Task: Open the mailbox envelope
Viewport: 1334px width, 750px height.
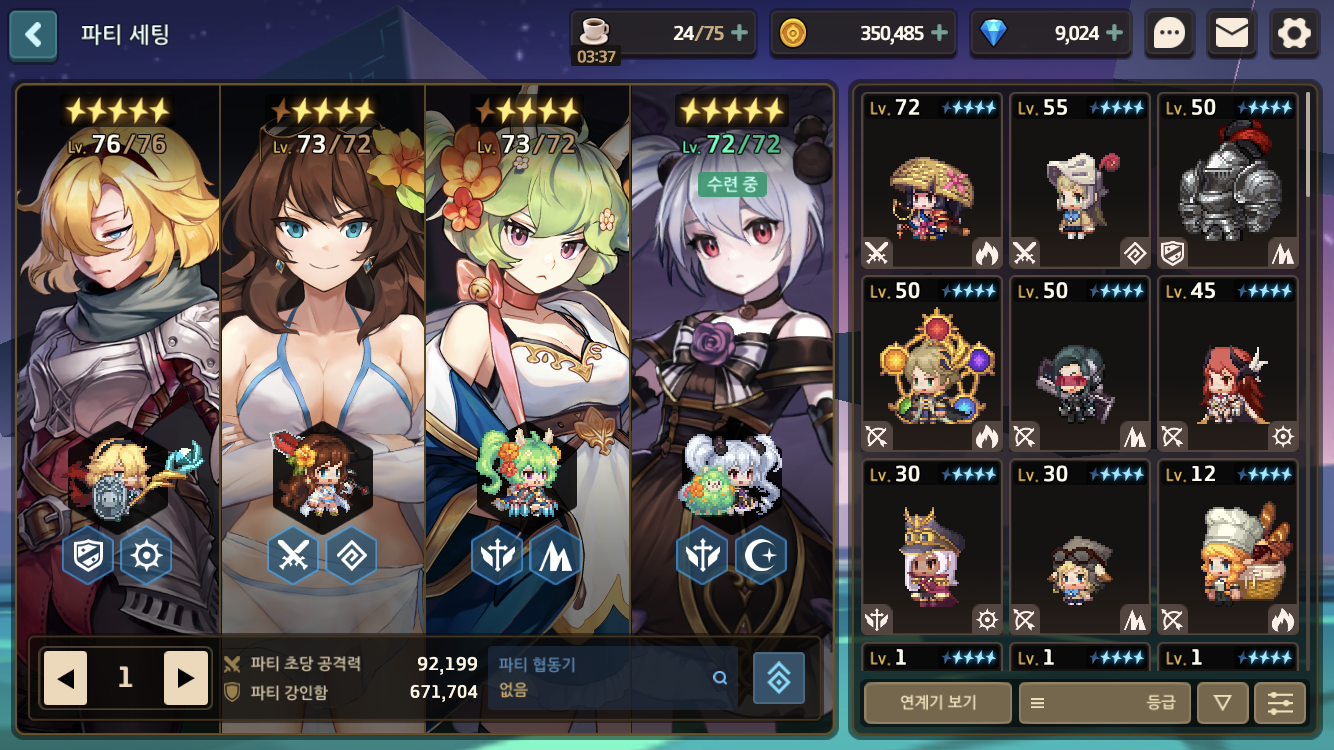Action: (x=1231, y=34)
